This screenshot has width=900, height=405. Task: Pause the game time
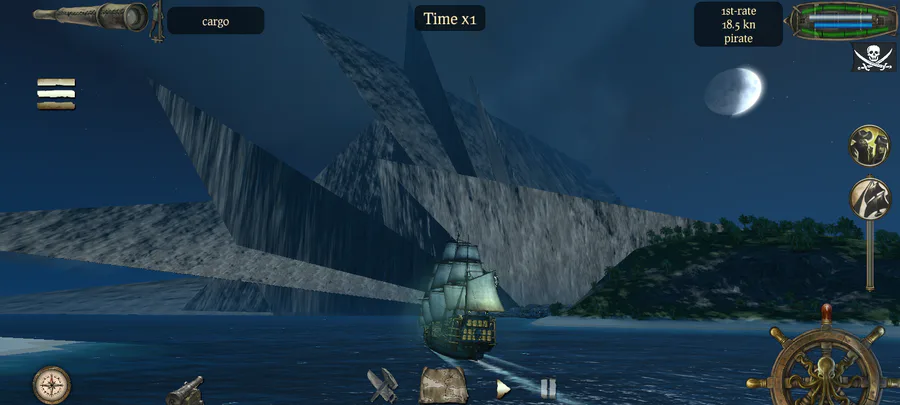(x=547, y=388)
